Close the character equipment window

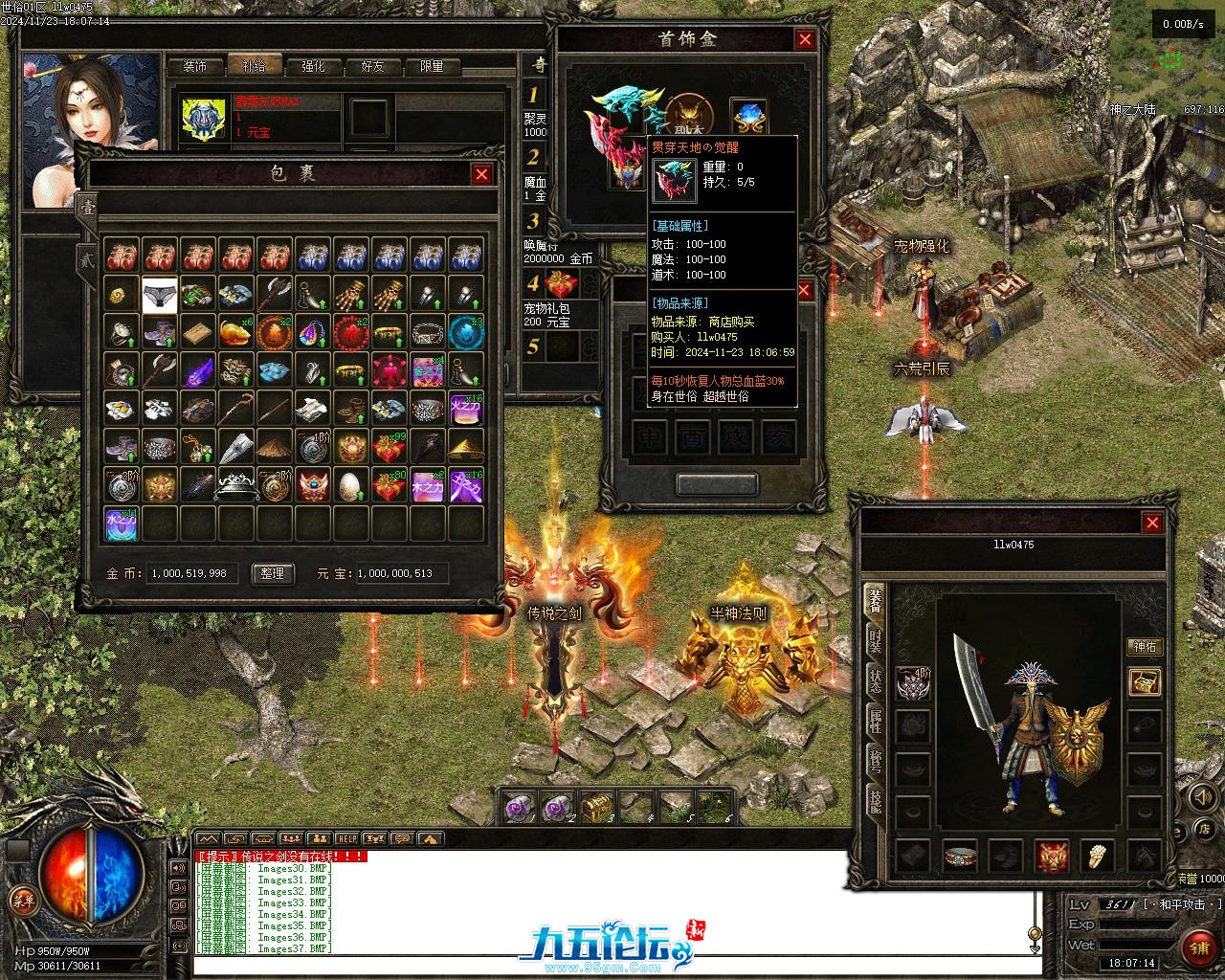[1152, 523]
